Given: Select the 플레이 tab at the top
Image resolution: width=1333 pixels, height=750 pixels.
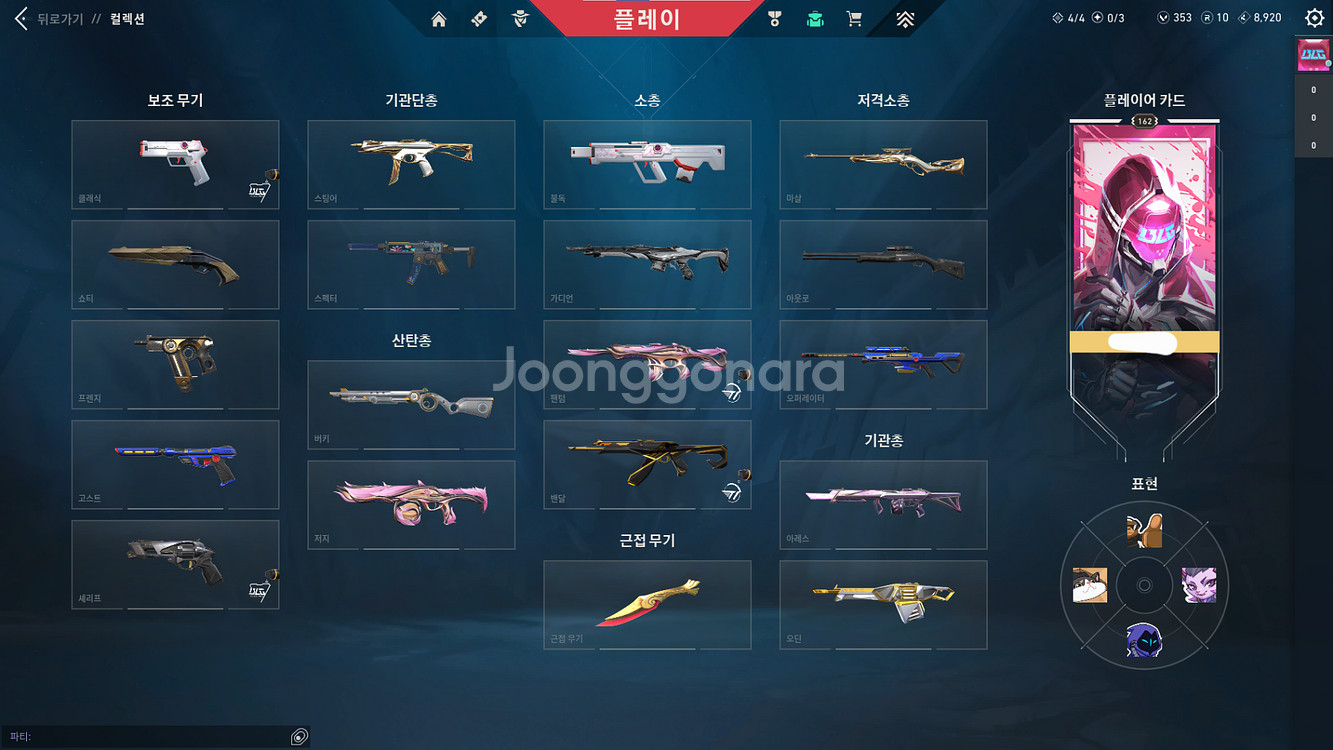Looking at the screenshot, I should pyautogui.click(x=647, y=16).
